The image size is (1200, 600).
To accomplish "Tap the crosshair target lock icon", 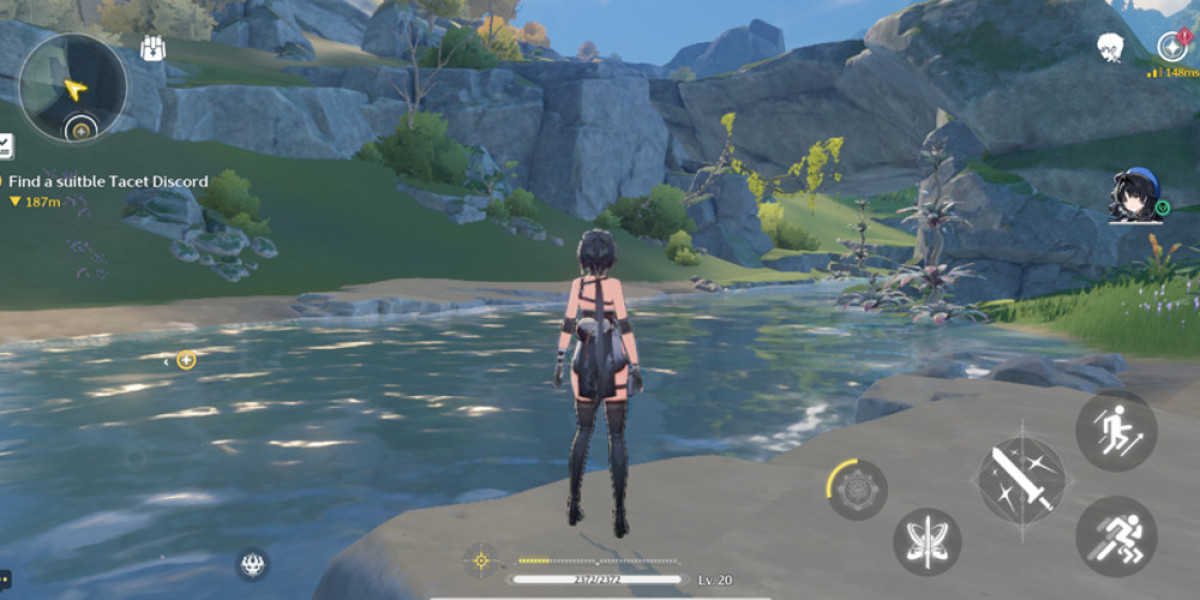I will click(481, 560).
